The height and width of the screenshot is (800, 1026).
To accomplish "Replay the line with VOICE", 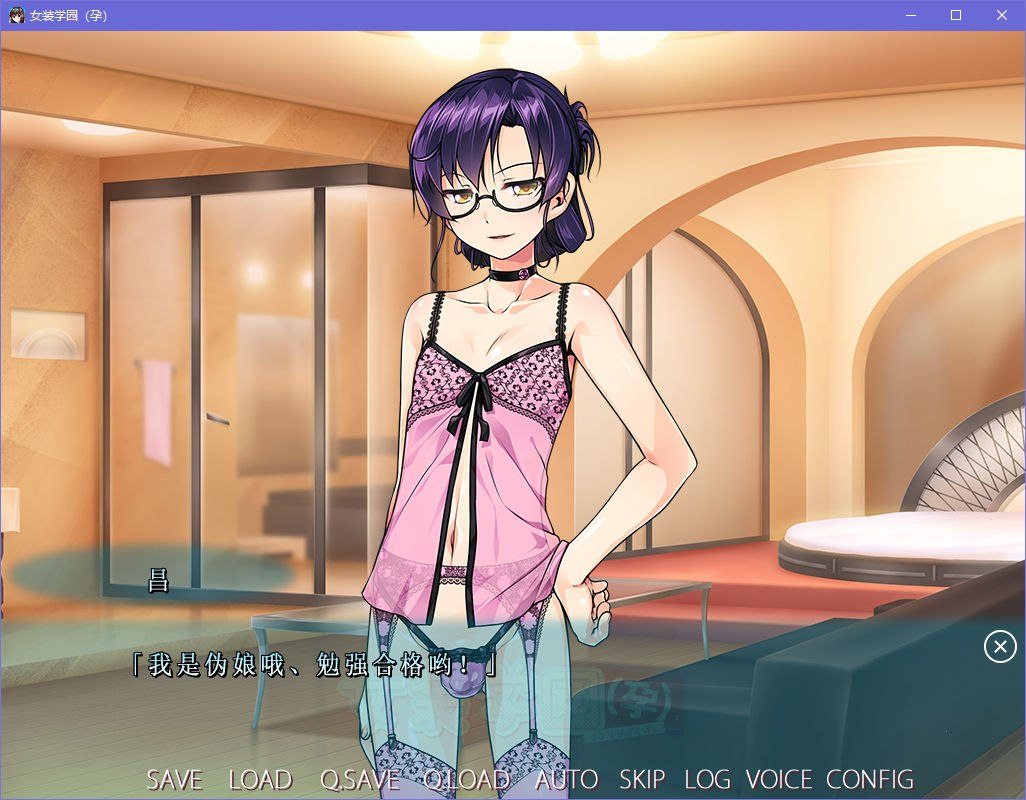I will tap(779, 780).
